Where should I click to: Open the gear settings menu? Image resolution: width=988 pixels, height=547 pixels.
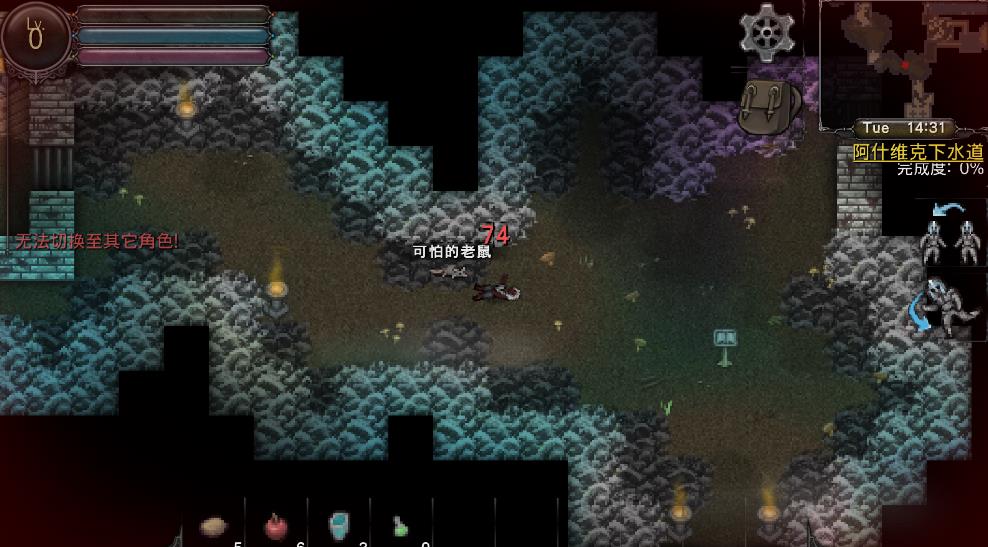766,32
